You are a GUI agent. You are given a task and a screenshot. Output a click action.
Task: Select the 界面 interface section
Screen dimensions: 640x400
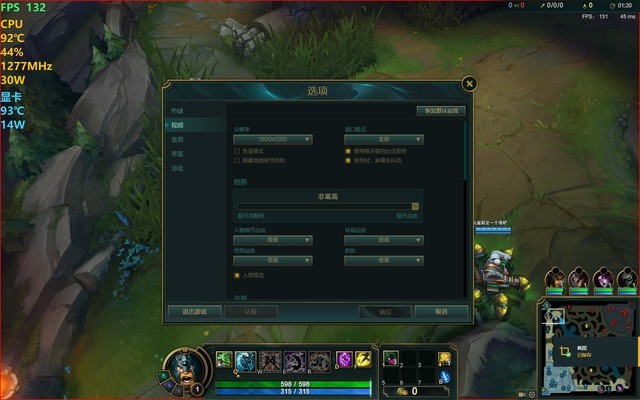(x=178, y=154)
